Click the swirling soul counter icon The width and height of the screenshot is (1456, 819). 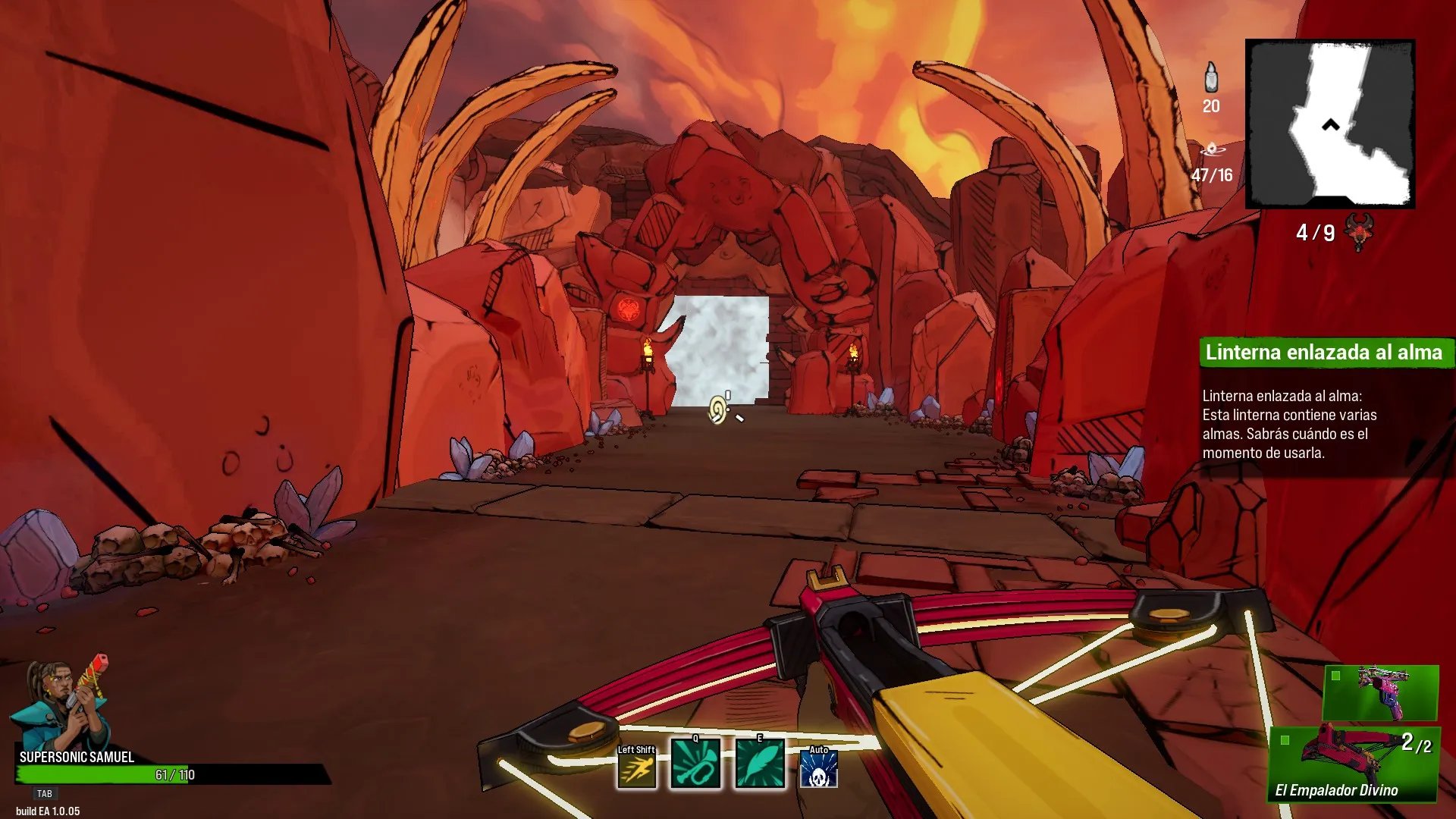click(1211, 149)
